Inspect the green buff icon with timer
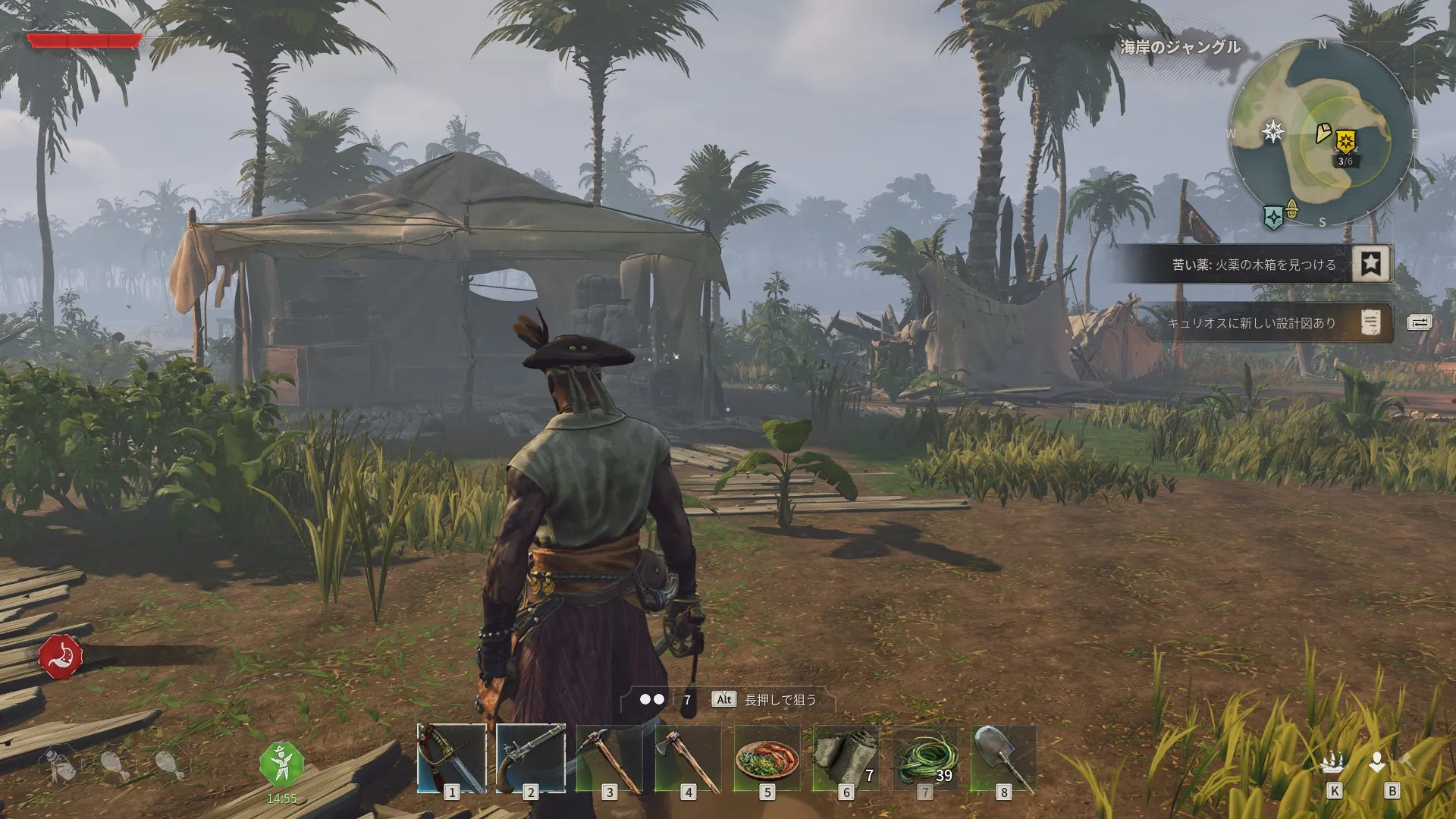Viewport: 1456px width, 819px height. 281,764
